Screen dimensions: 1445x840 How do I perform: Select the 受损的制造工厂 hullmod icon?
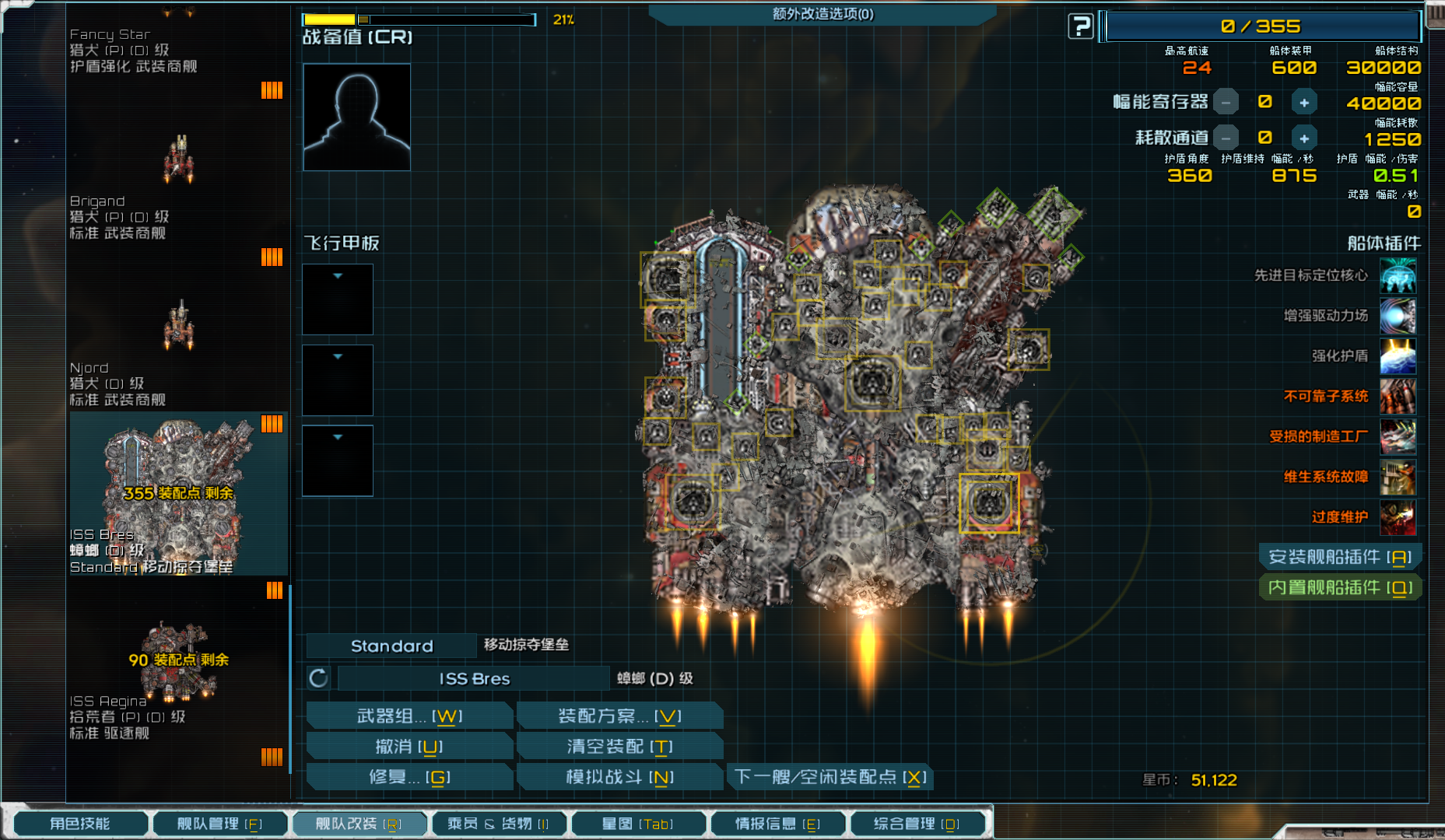point(1398,437)
